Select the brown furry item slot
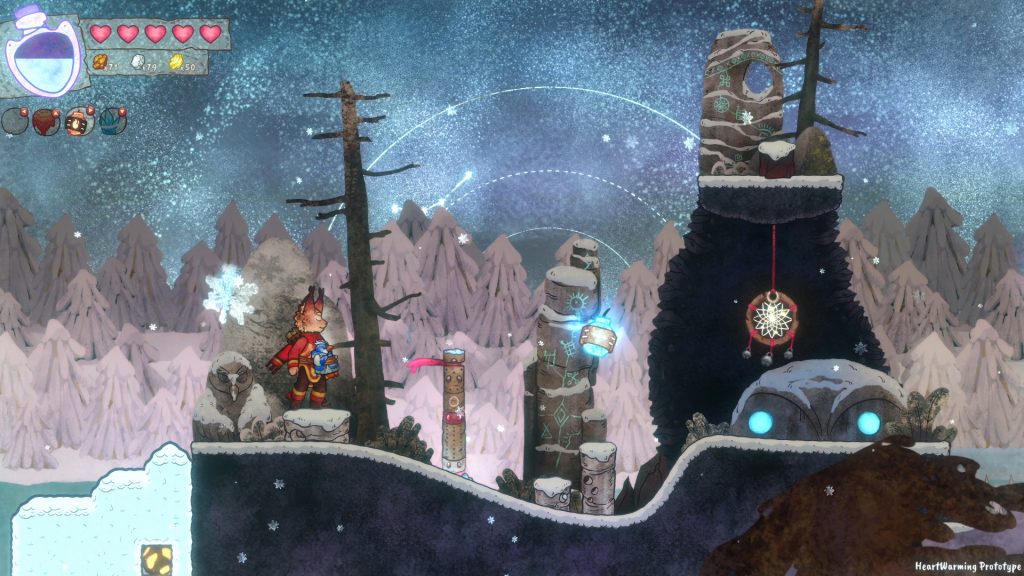Viewport: 1024px width, 576px height. coord(46,122)
